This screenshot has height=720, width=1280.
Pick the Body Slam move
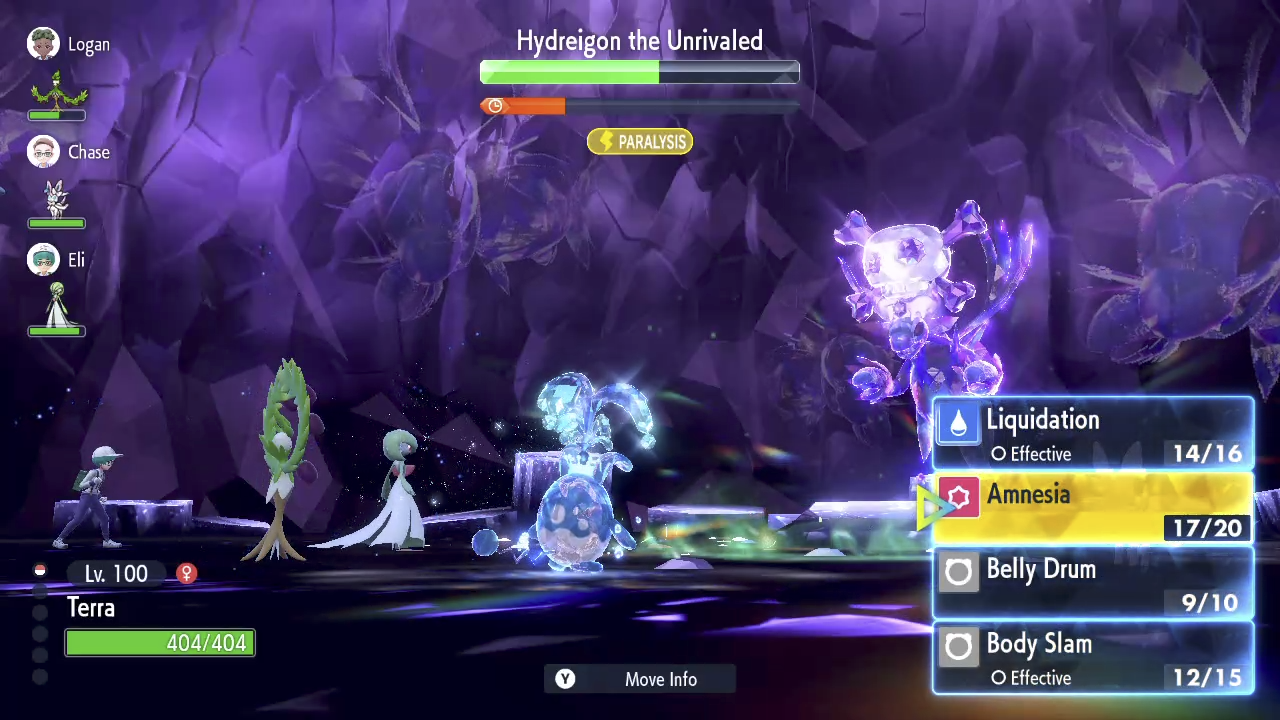[x=1093, y=658]
